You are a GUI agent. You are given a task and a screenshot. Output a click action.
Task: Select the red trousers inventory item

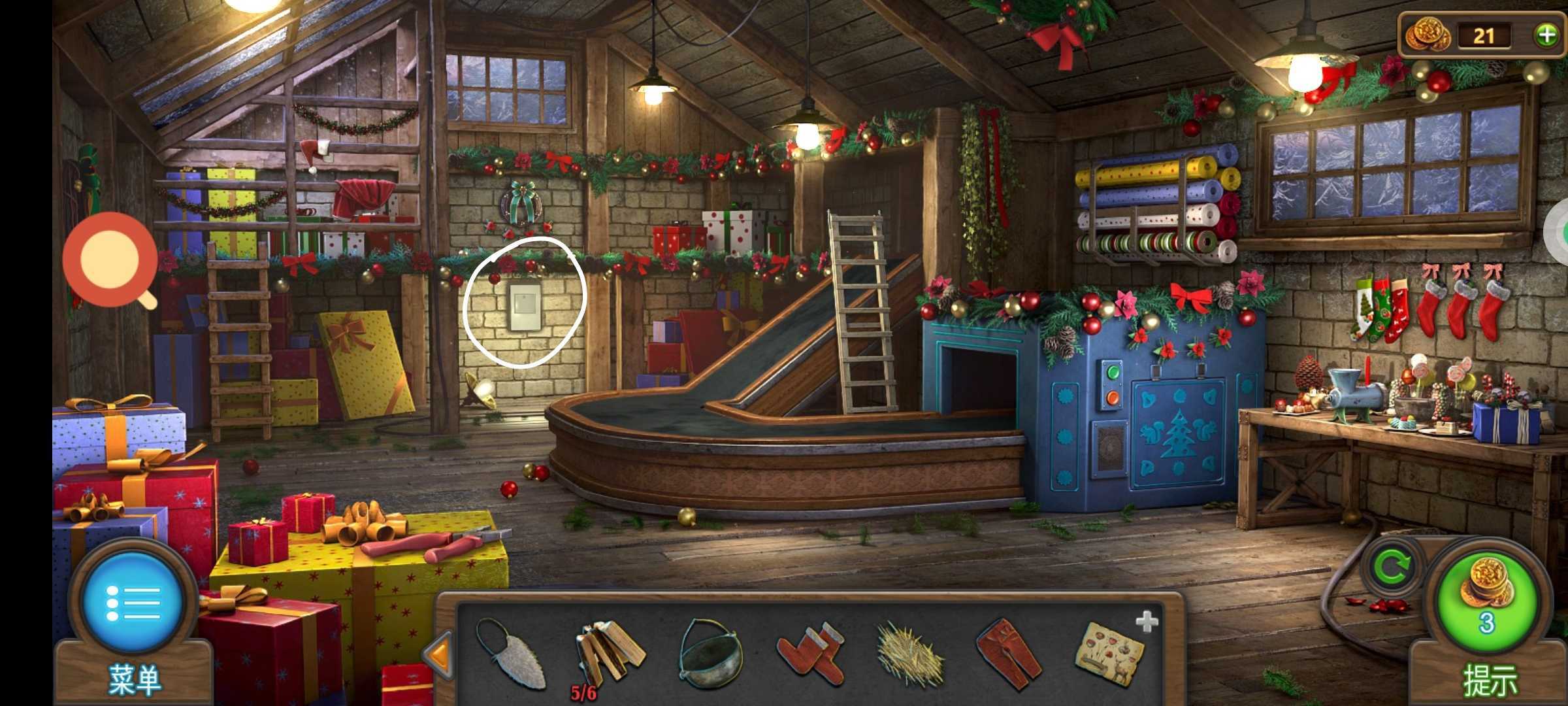tap(1009, 654)
